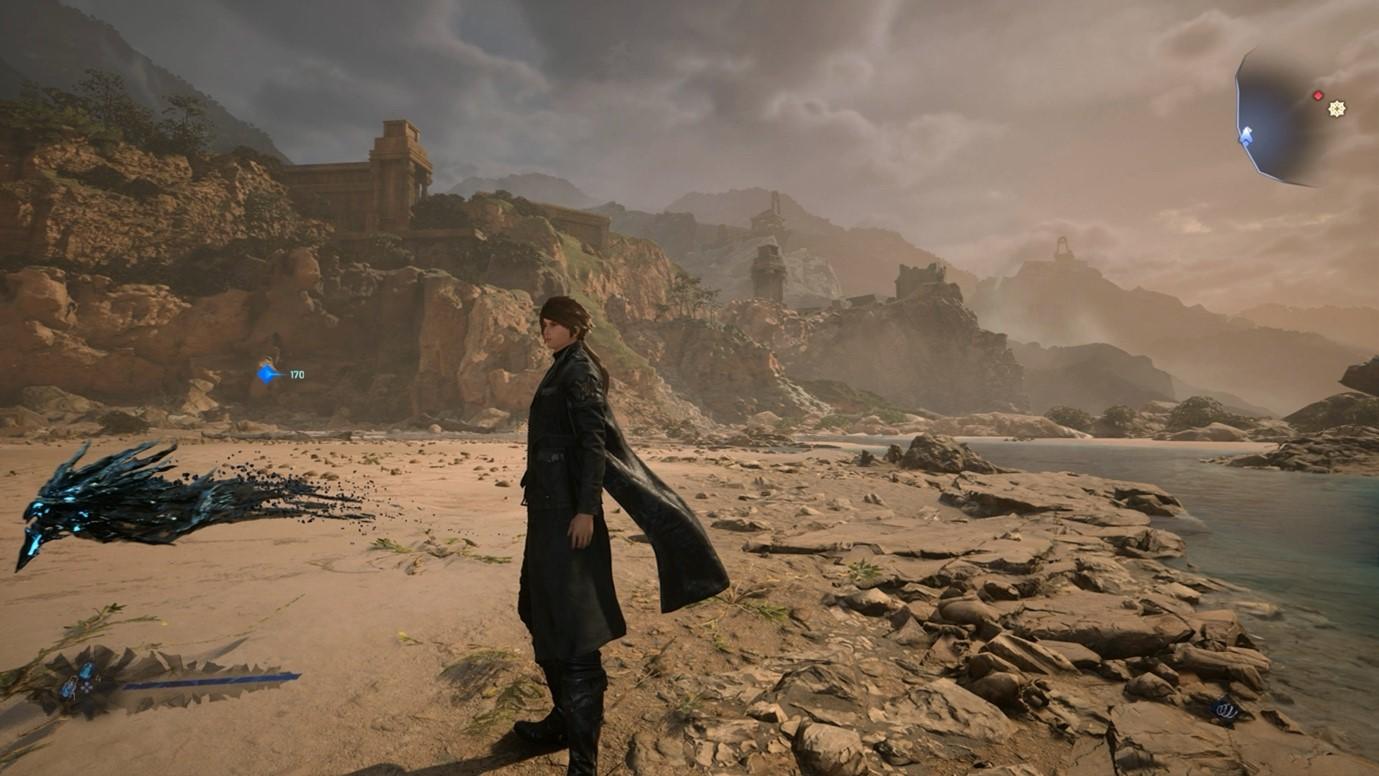
Task: Select the glowing swirl icon by the shoreline
Action: click(1226, 710)
